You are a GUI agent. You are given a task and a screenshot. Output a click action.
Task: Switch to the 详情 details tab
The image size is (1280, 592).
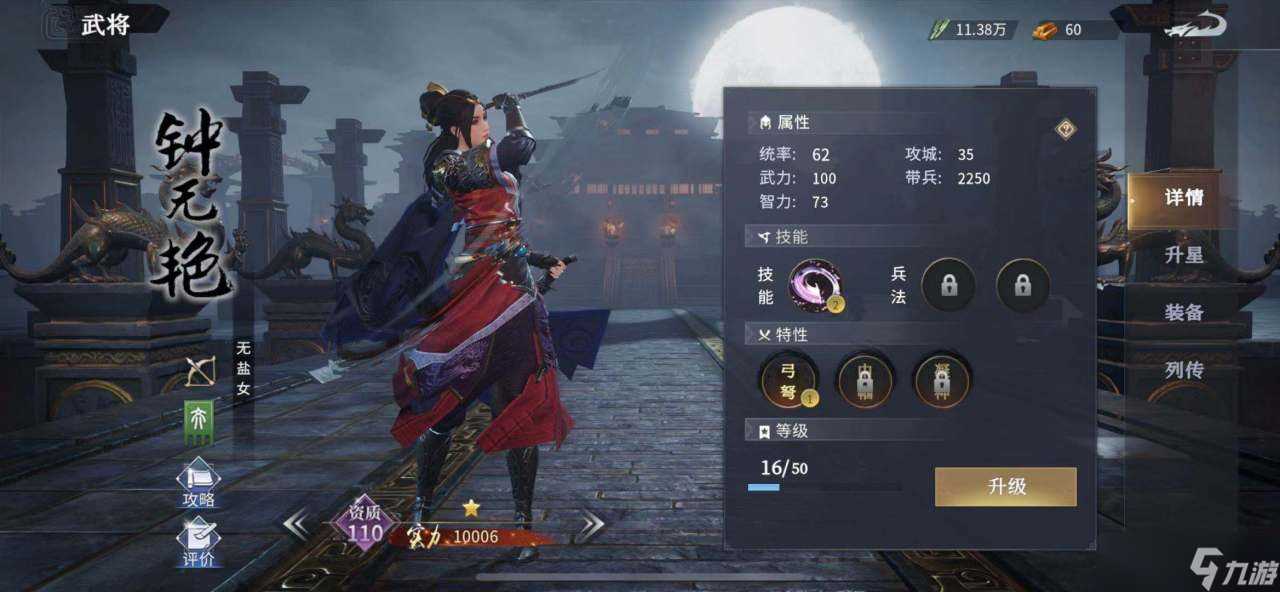pyautogui.click(x=1183, y=198)
